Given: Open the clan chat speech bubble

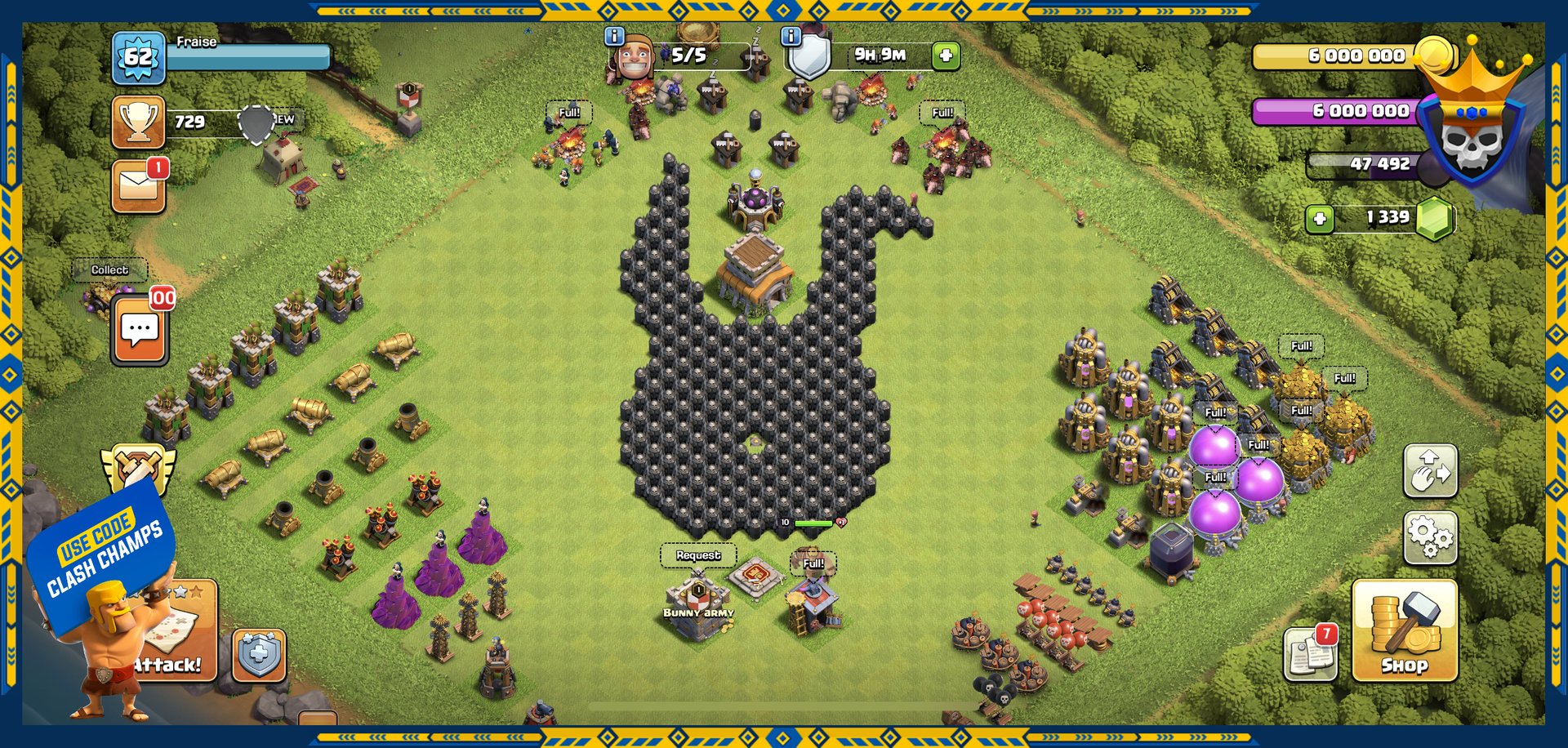Looking at the screenshot, I should click(140, 330).
